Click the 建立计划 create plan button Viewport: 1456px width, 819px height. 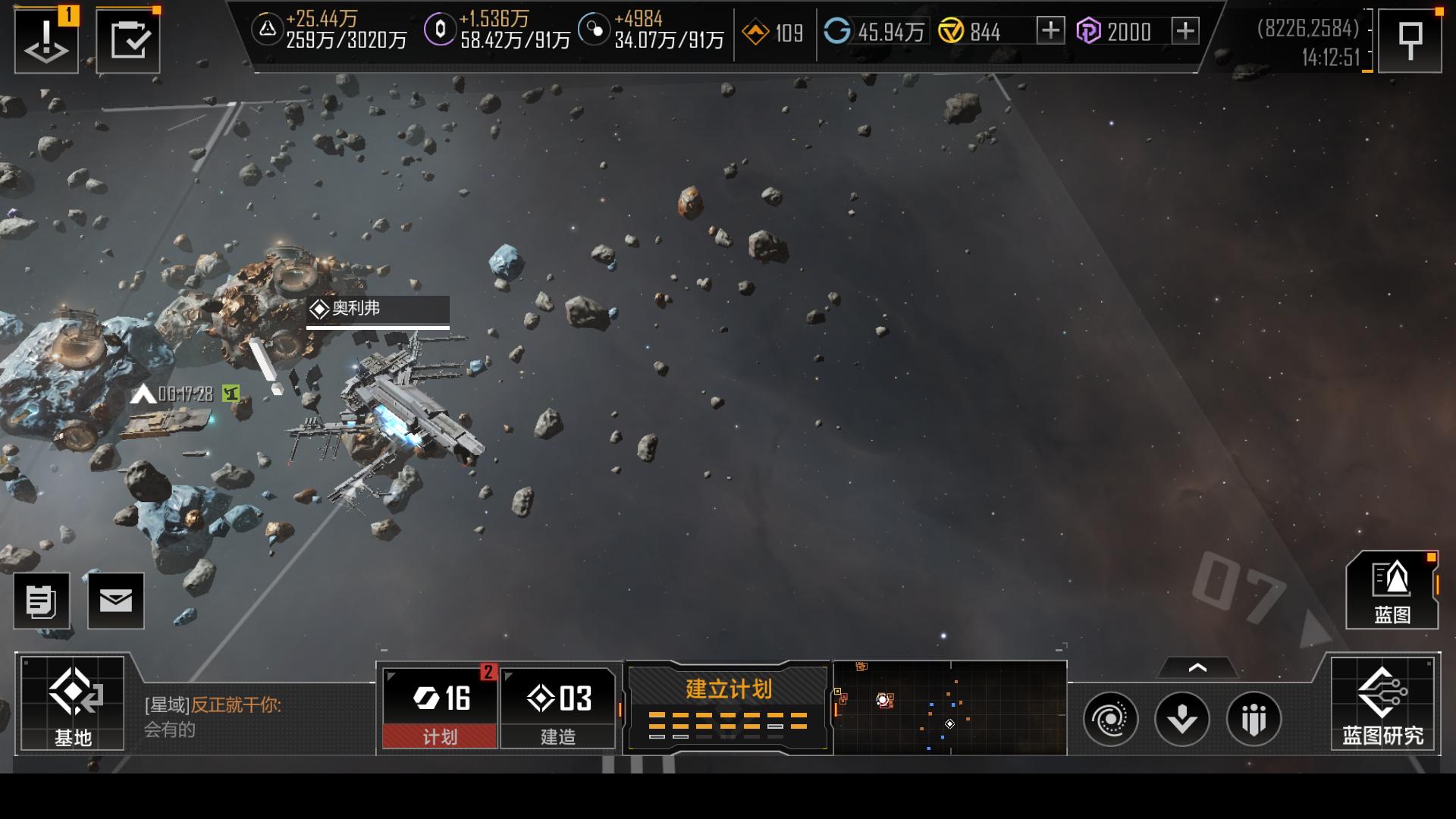click(x=728, y=707)
